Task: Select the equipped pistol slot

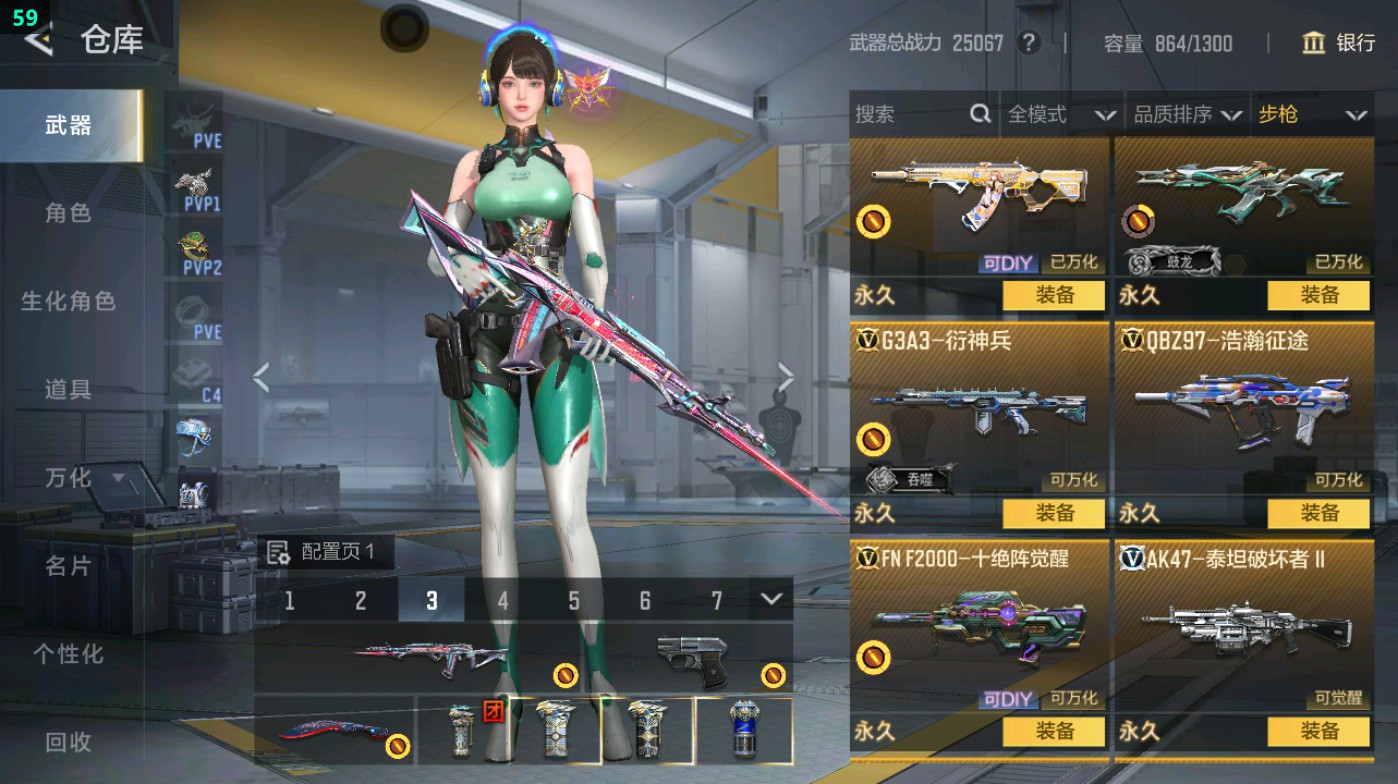Action: click(x=692, y=658)
